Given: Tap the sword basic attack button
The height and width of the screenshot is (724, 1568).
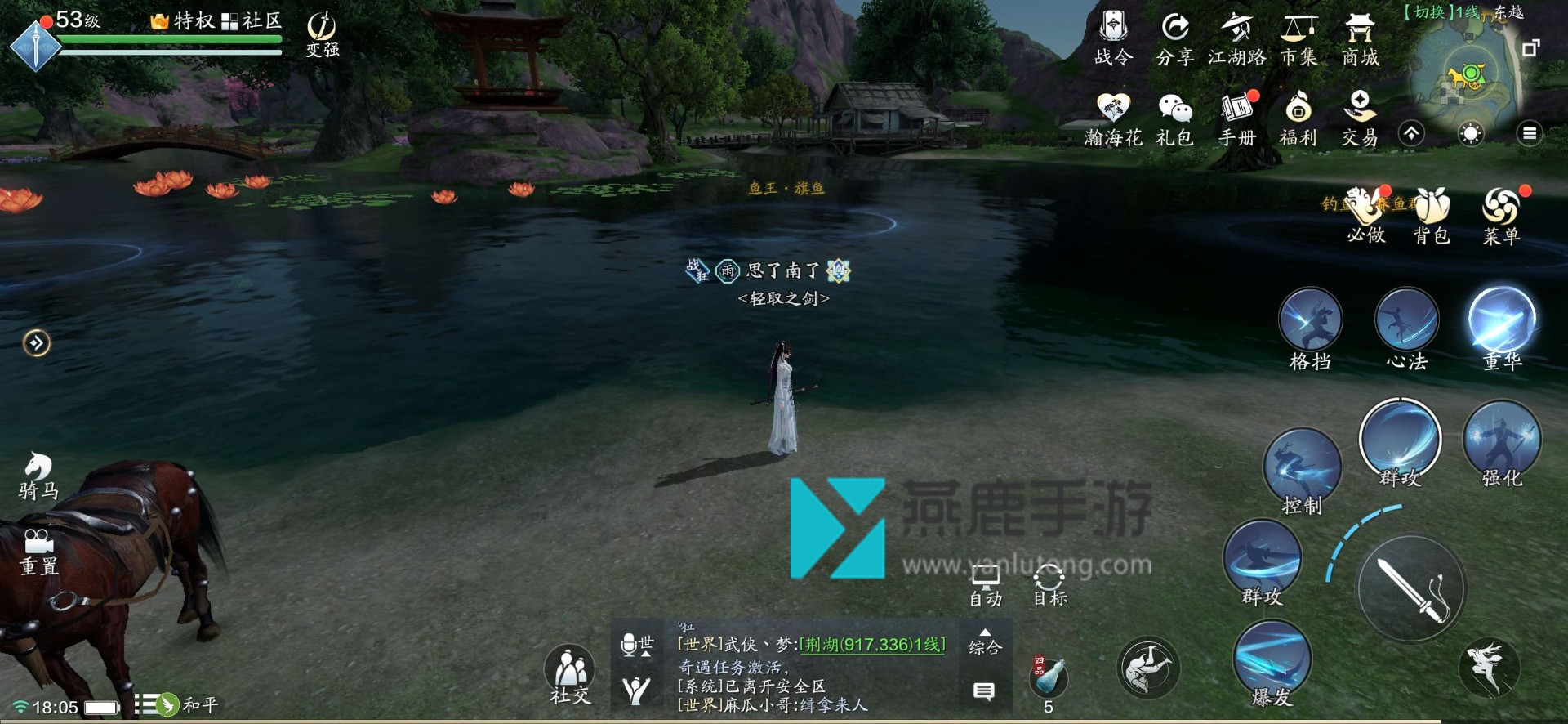Looking at the screenshot, I should coord(1411,589).
